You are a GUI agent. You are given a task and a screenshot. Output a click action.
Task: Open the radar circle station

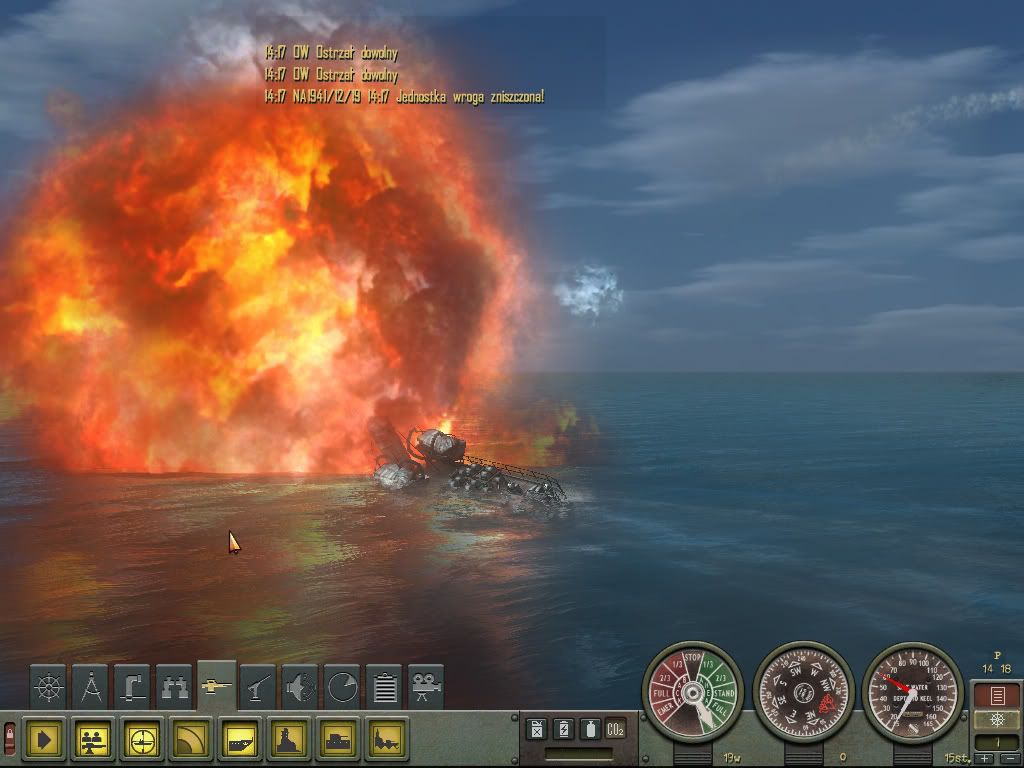tap(343, 687)
